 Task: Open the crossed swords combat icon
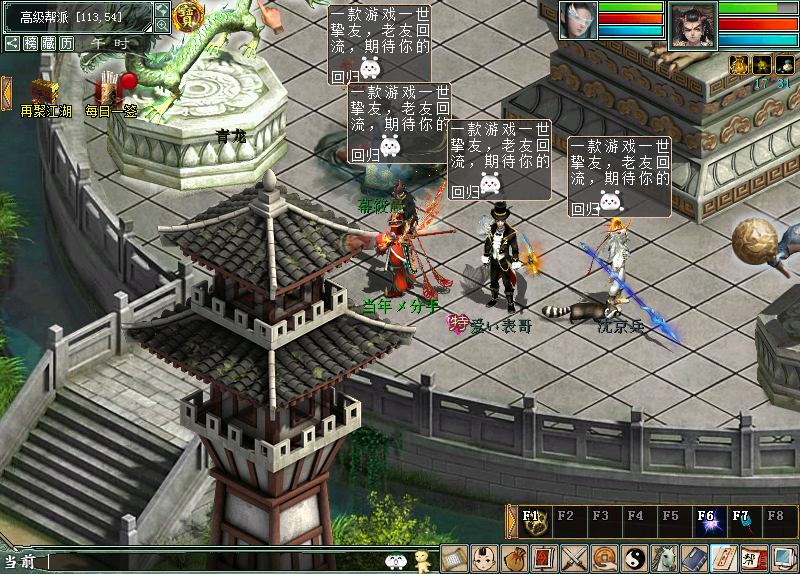(574, 558)
